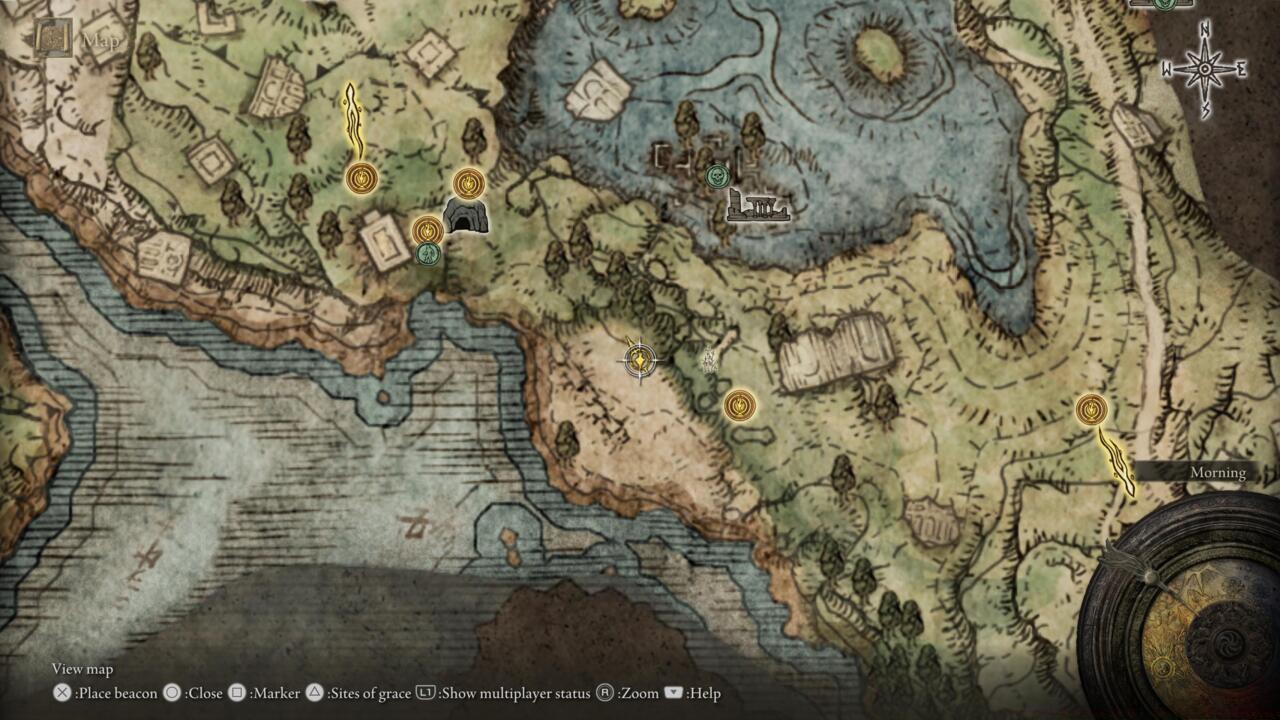Select the Site of Grace in the central plains
1280x720 pixels.
737,406
